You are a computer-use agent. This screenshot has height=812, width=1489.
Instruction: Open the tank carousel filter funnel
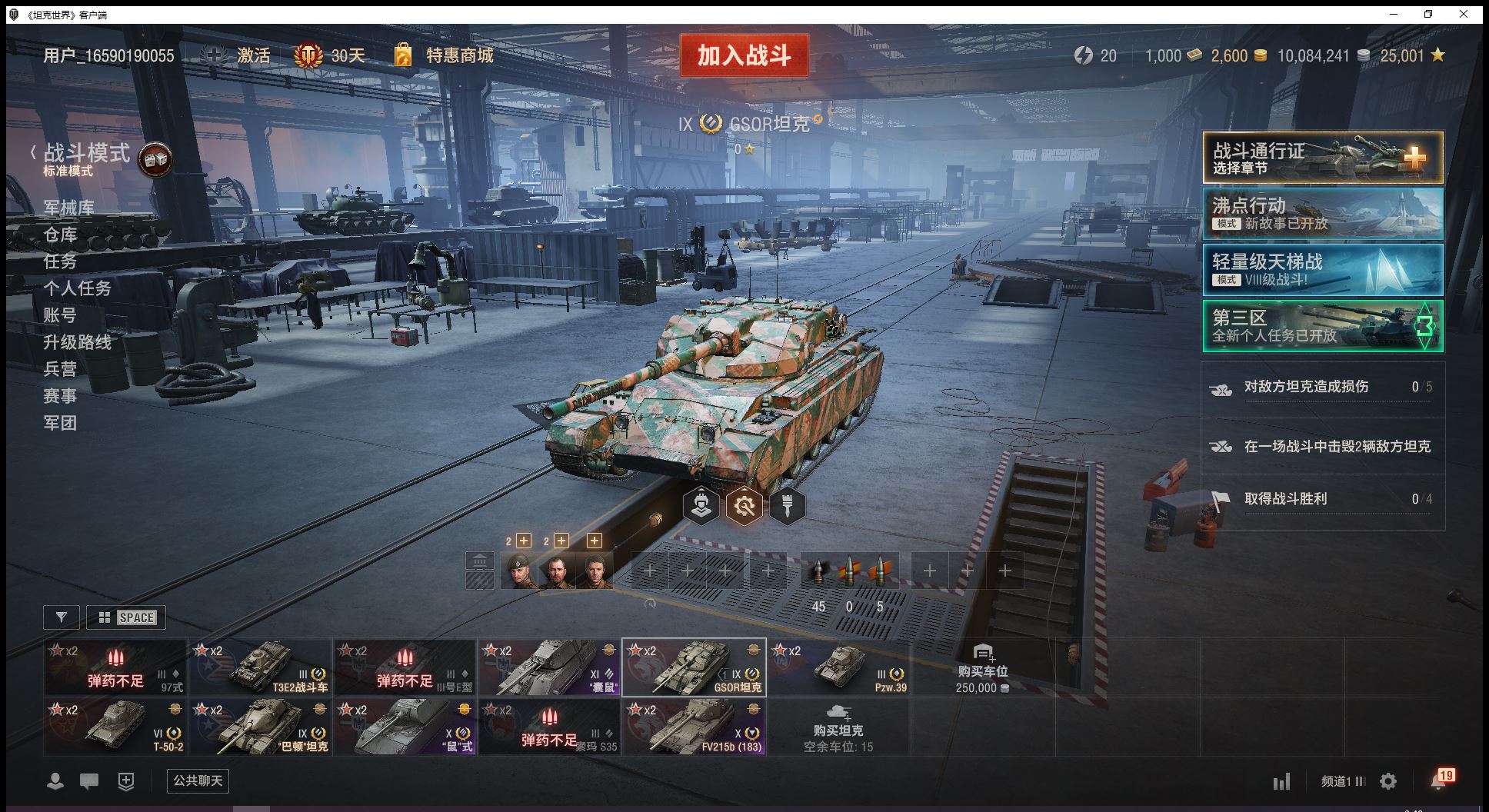click(62, 617)
